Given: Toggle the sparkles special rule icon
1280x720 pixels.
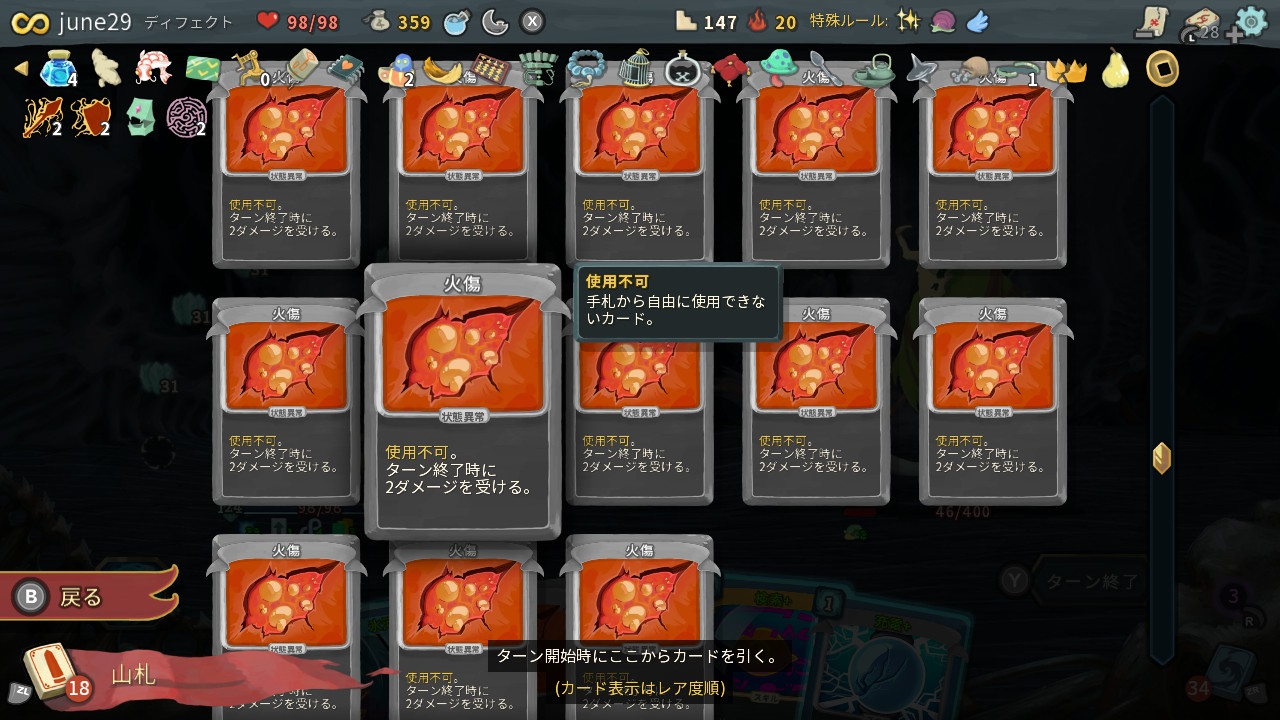Looking at the screenshot, I should [x=910, y=18].
